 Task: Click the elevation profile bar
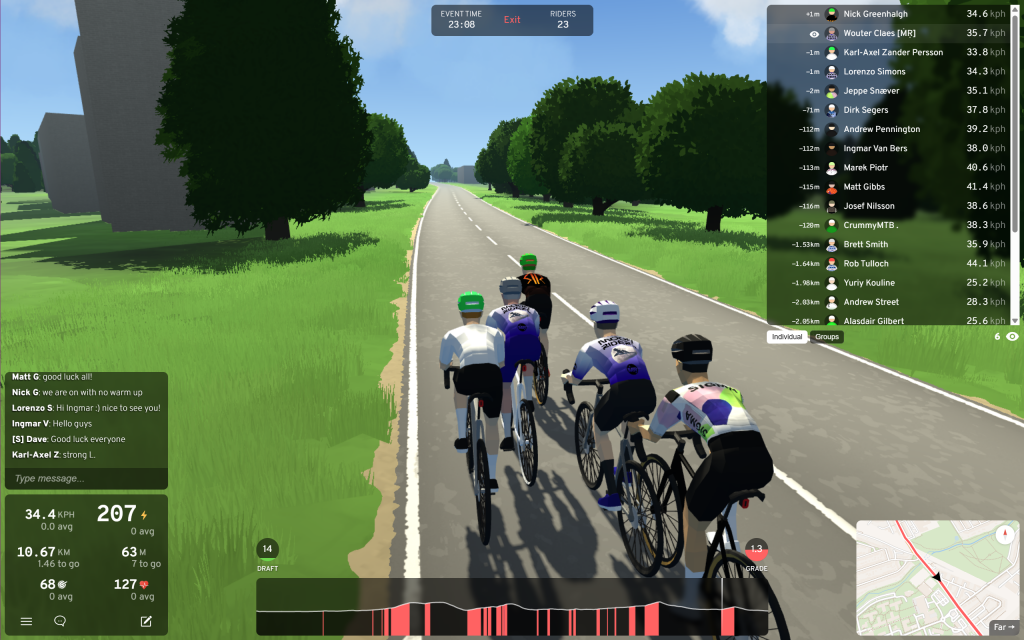pos(511,607)
